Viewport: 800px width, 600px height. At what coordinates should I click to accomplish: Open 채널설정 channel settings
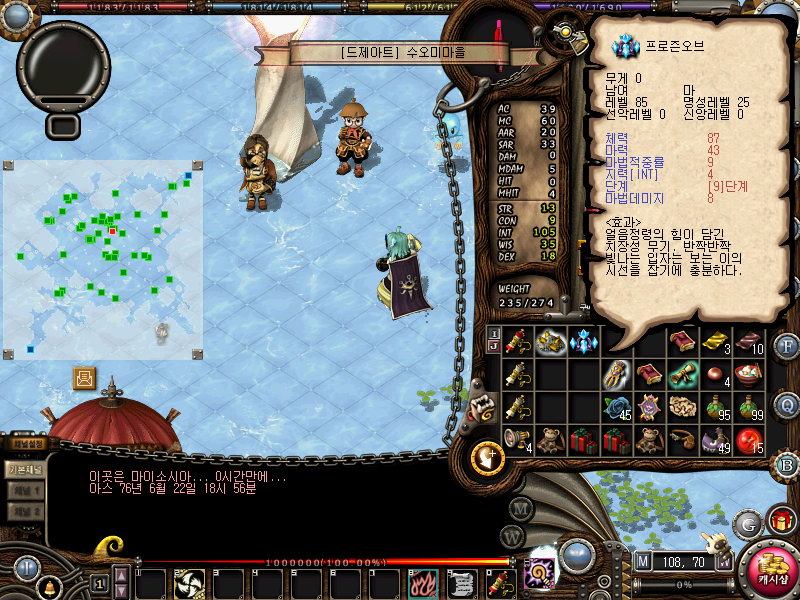pyautogui.click(x=28, y=443)
